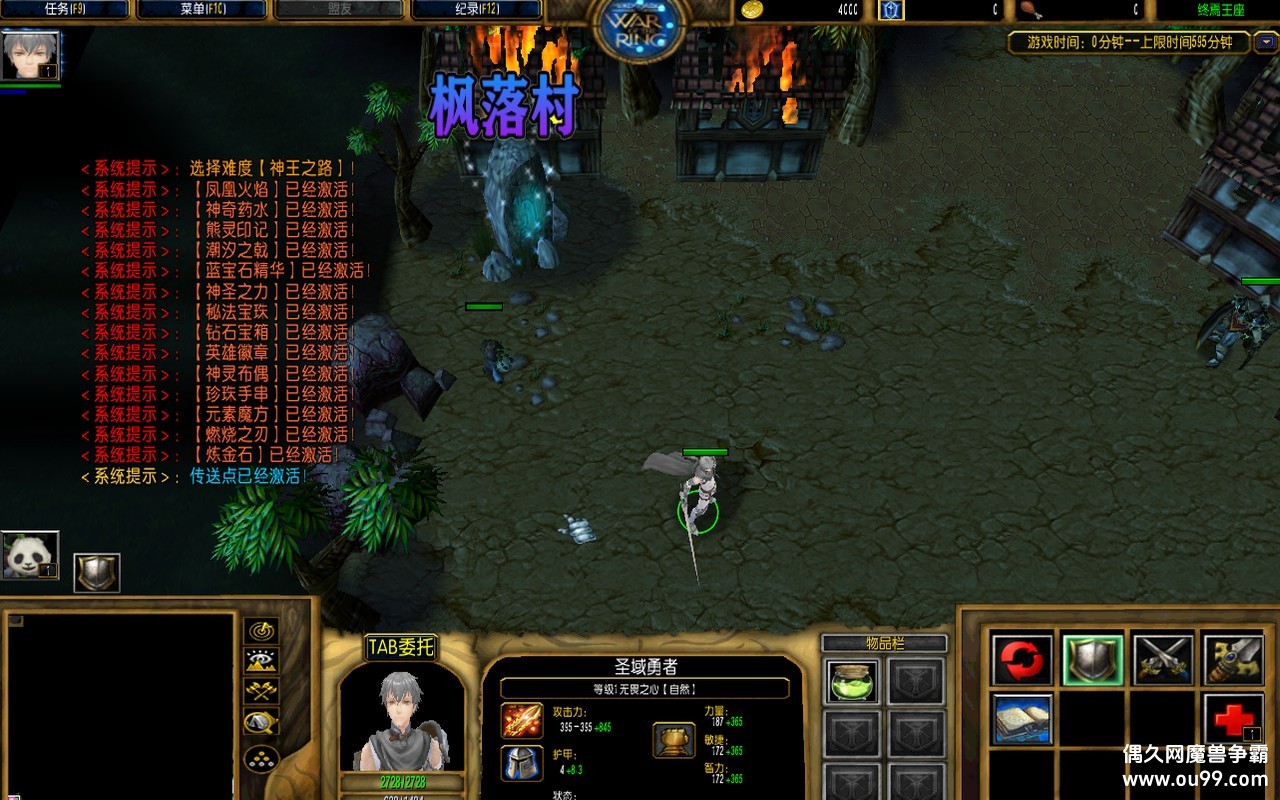Use the green potion in the inventory
This screenshot has height=800, width=1280.
pyautogui.click(x=853, y=682)
